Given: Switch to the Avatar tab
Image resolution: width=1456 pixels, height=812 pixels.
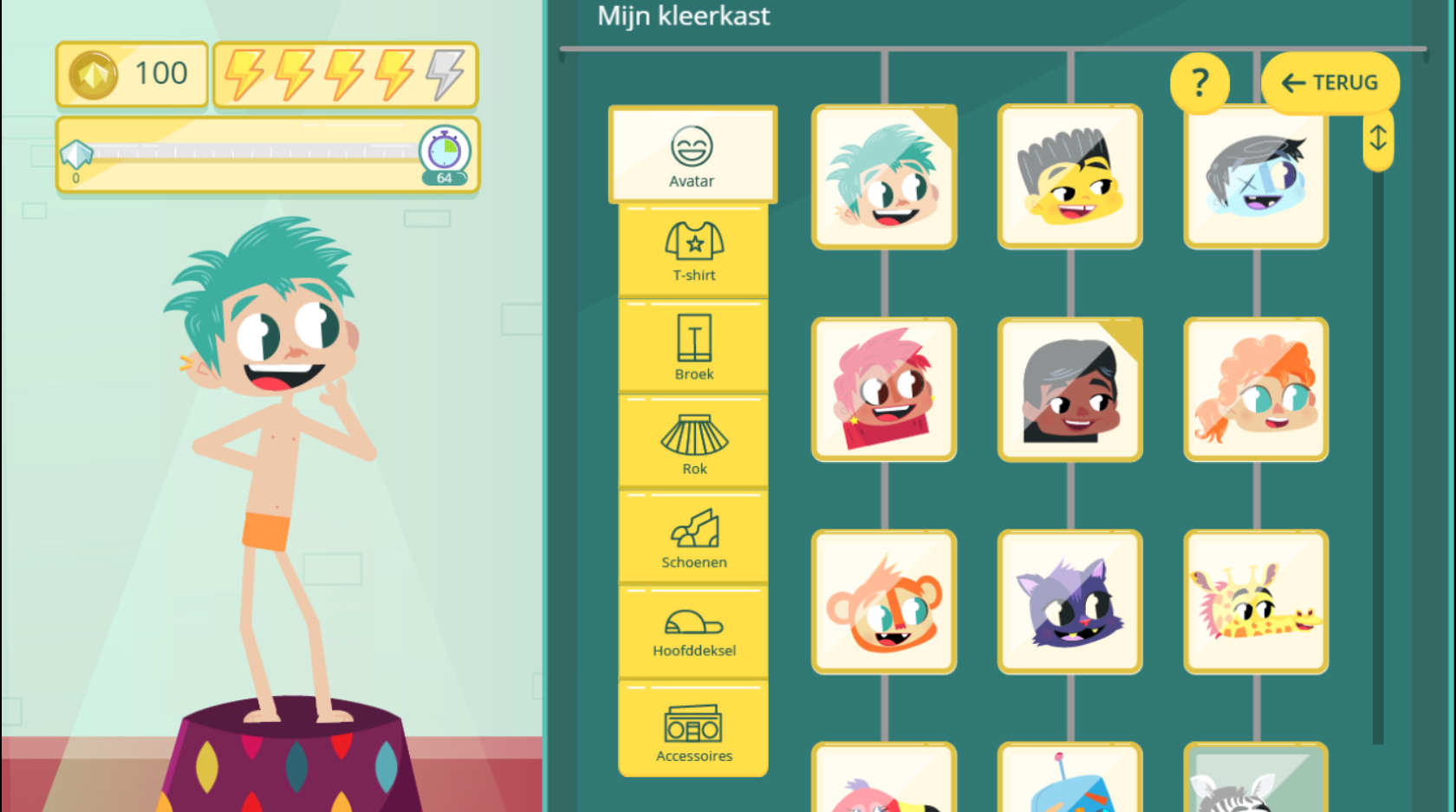Looking at the screenshot, I should pyautogui.click(x=692, y=156).
